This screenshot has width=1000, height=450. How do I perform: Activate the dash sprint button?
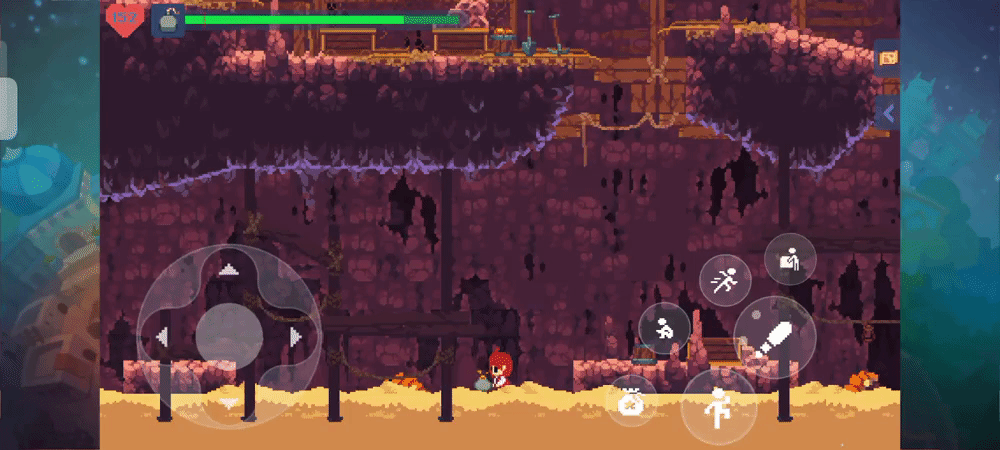[x=725, y=281]
